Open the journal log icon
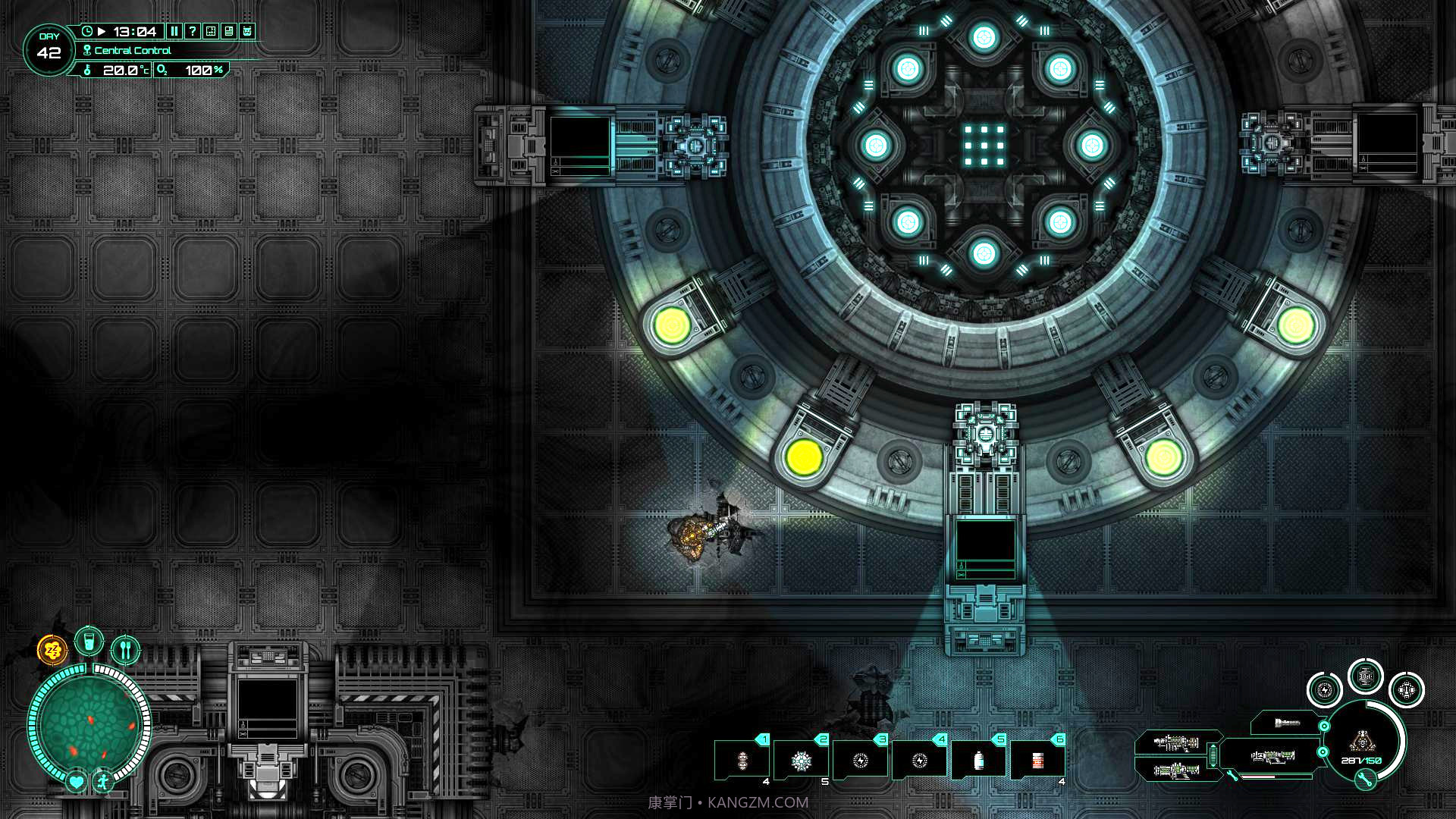This screenshot has width=1456, height=819. click(x=229, y=31)
